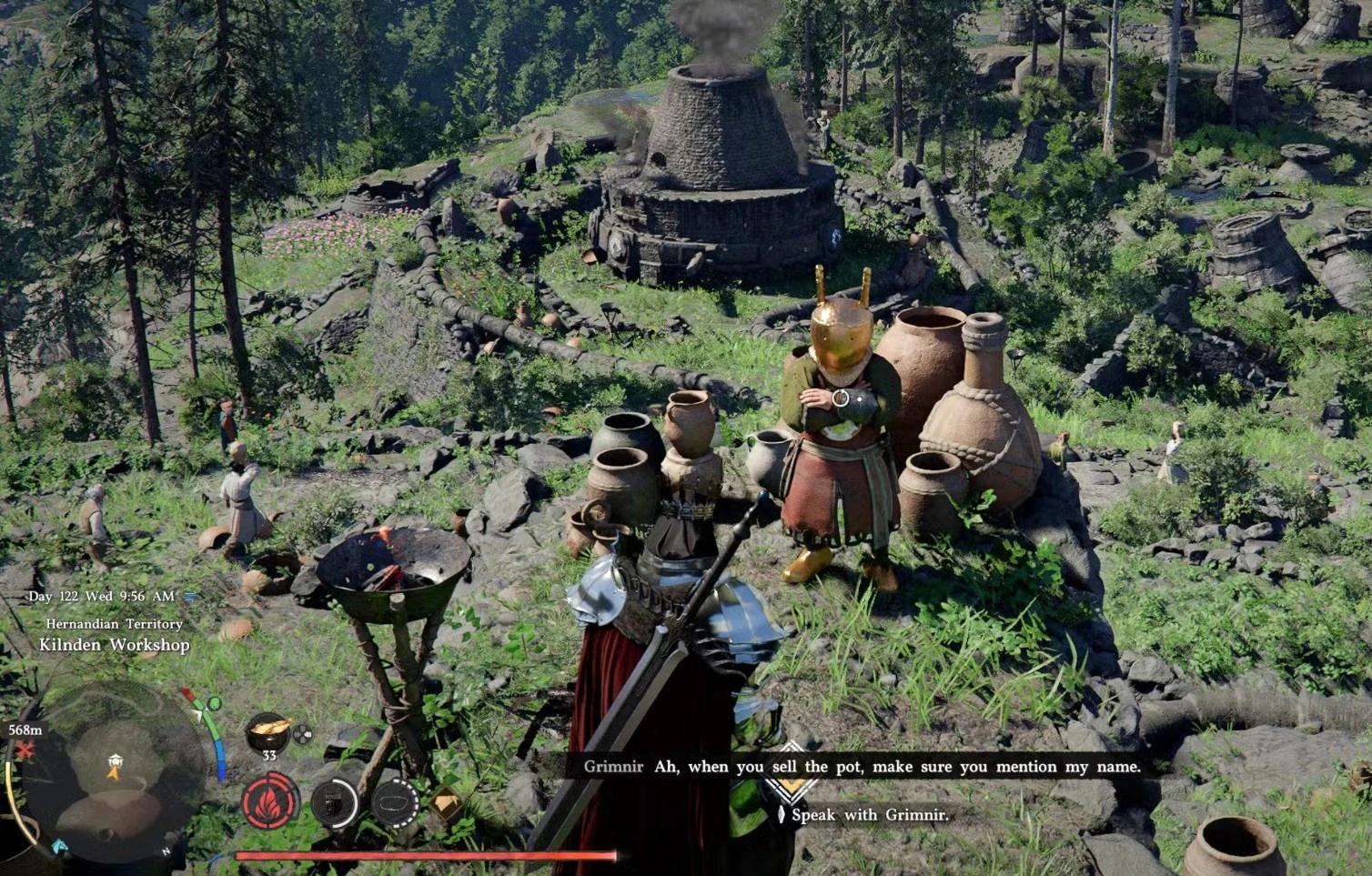Click the gold diamond tent icon
Screen dimensions: 1372x876
(446, 802)
